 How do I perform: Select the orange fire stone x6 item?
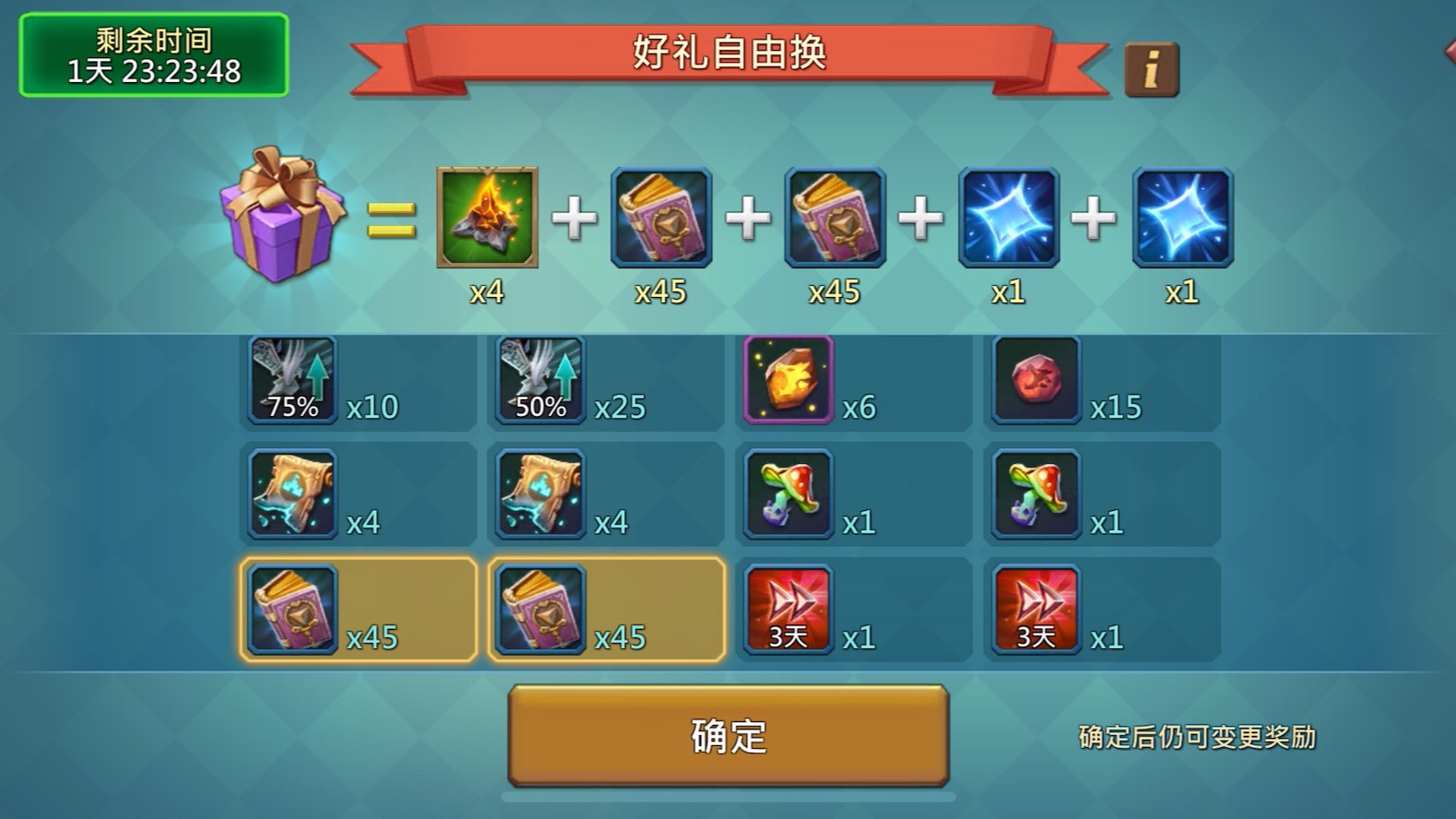787,380
